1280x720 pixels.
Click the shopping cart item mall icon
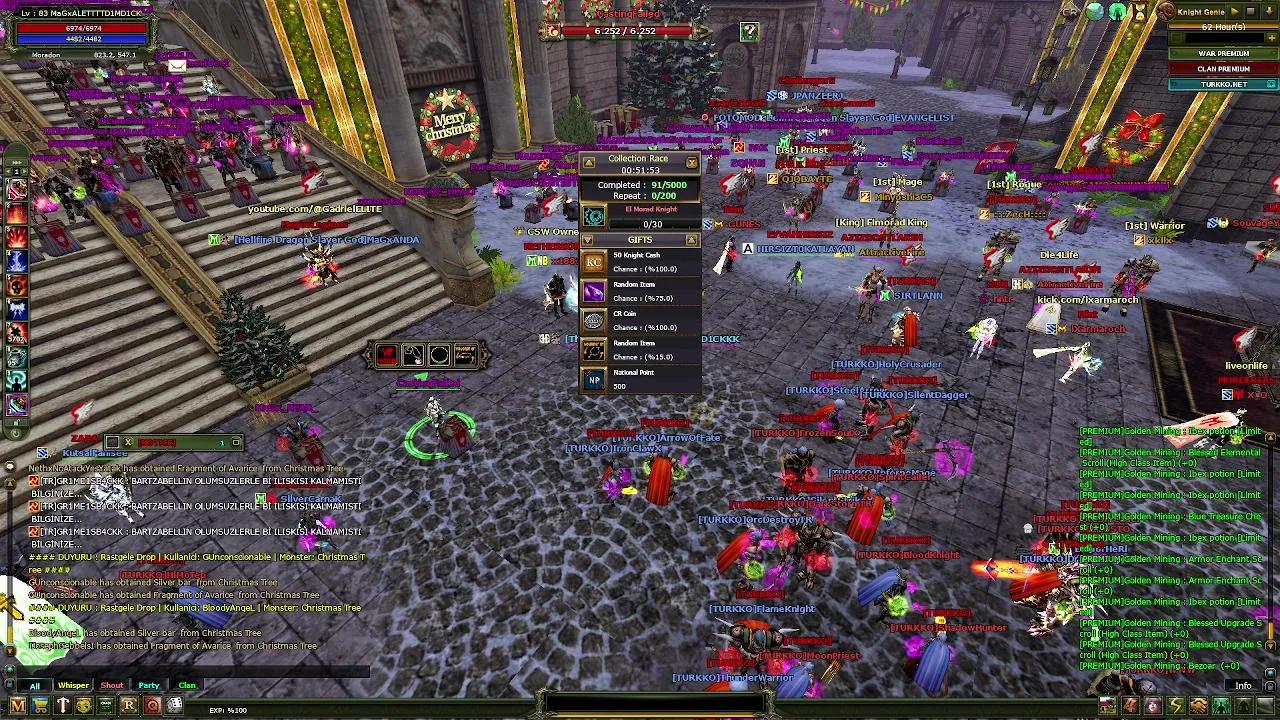40,705
